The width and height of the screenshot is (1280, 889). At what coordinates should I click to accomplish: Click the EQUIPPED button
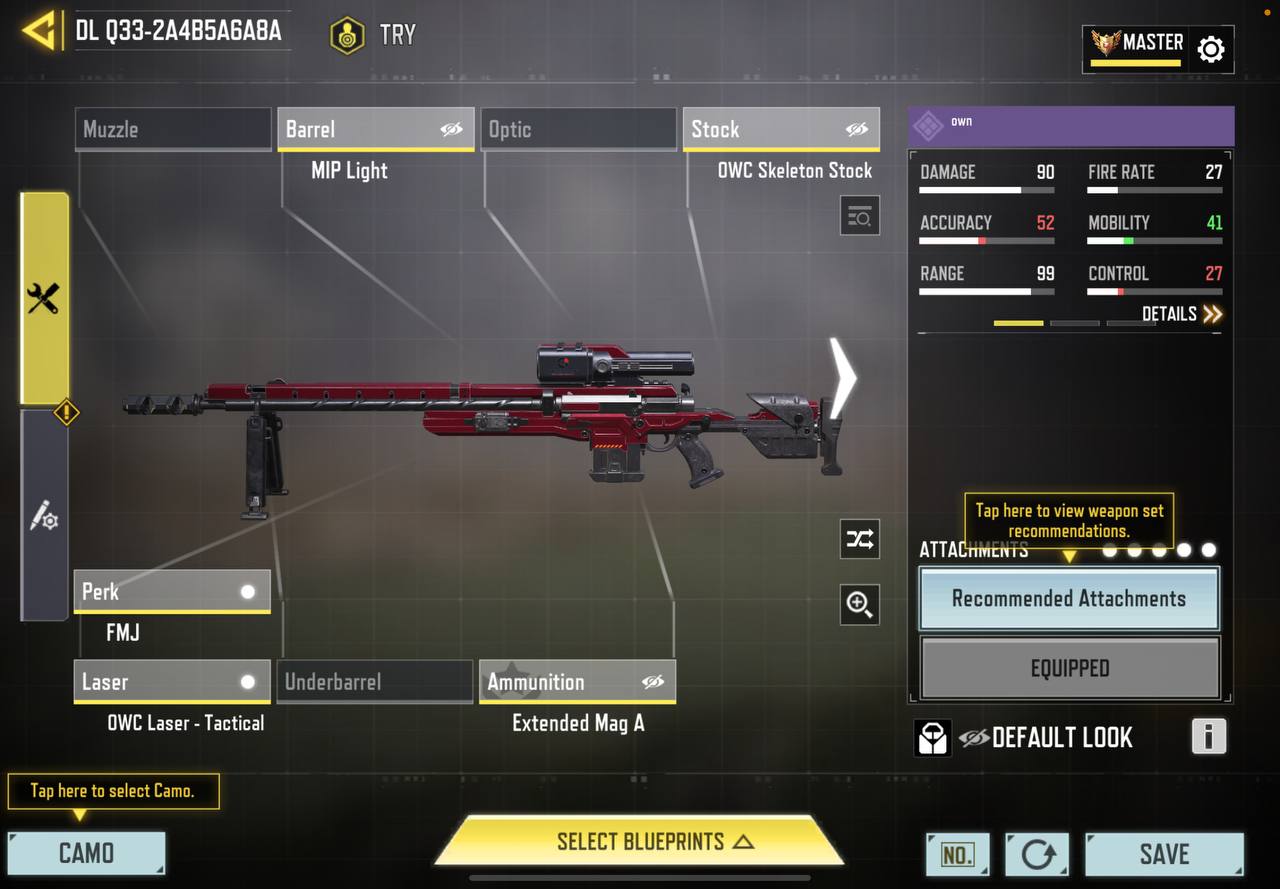[x=1069, y=668]
